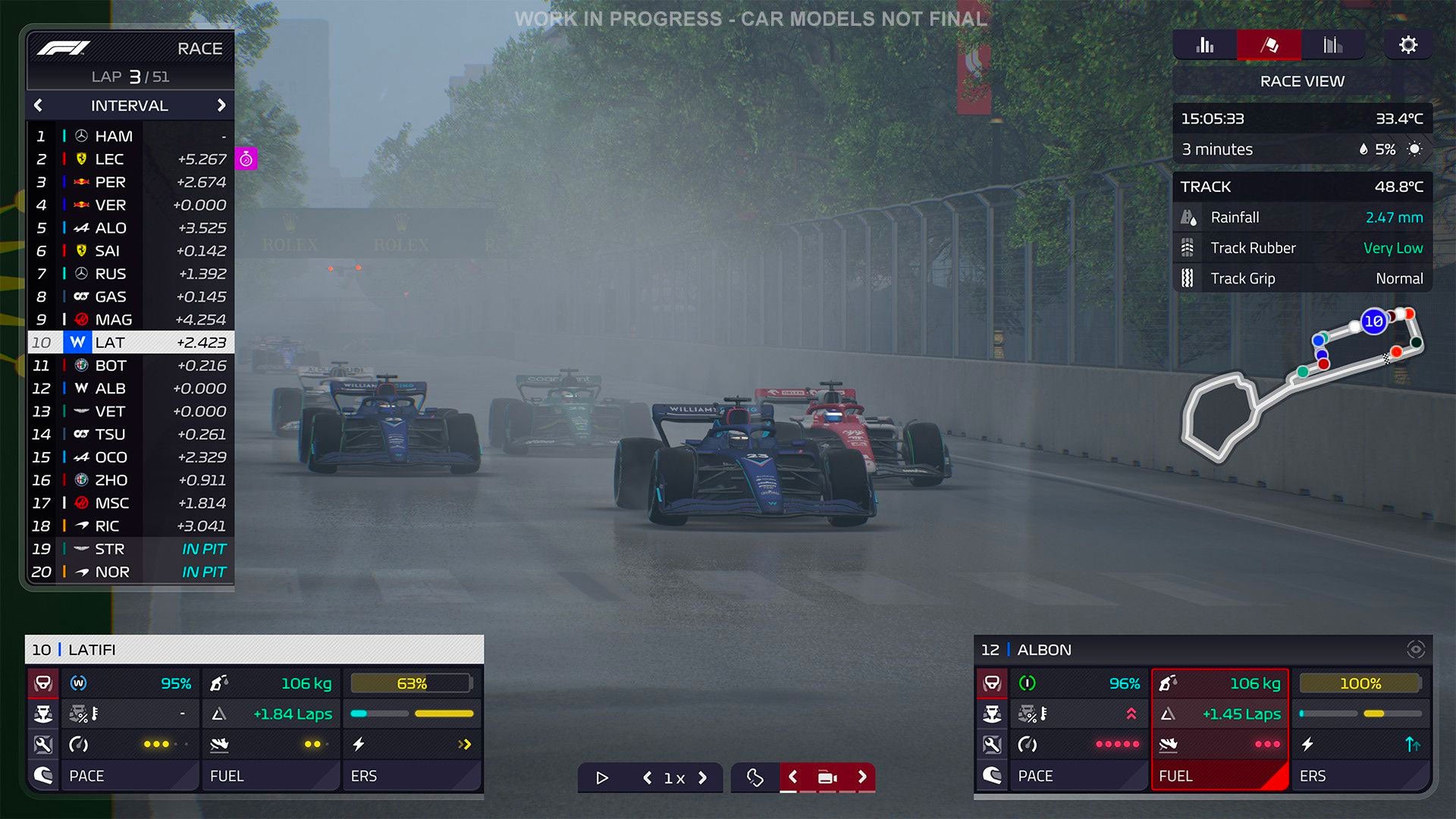Viewport: 1456px width, 819px height.
Task: Show next timing column after Interval
Action: click(x=221, y=105)
